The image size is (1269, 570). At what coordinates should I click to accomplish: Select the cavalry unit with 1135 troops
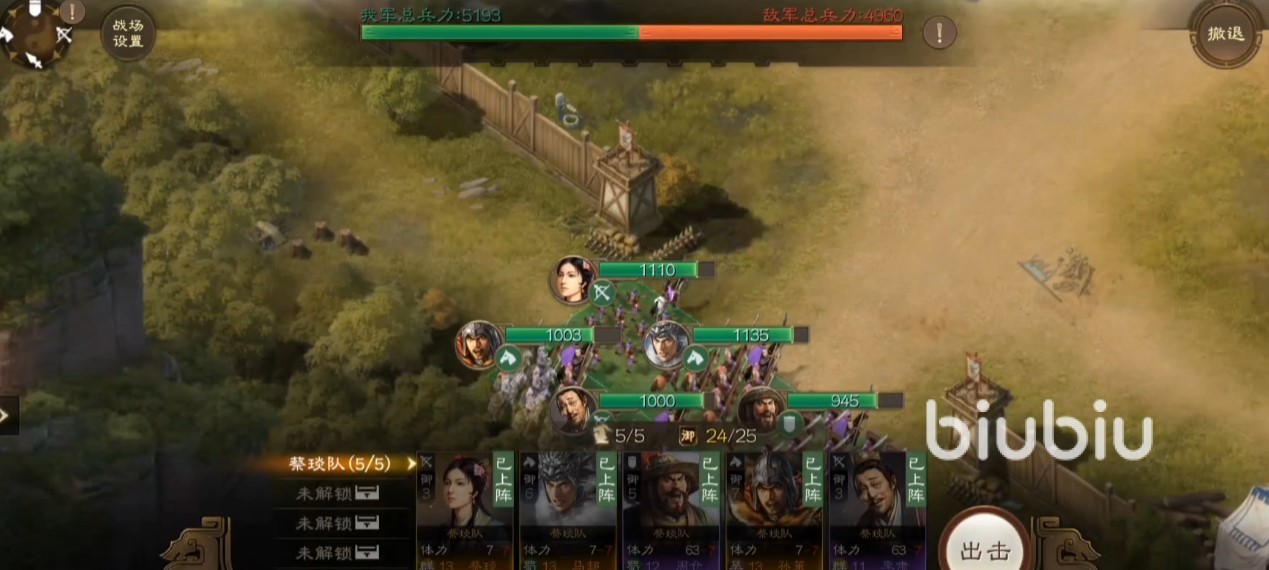click(x=667, y=344)
